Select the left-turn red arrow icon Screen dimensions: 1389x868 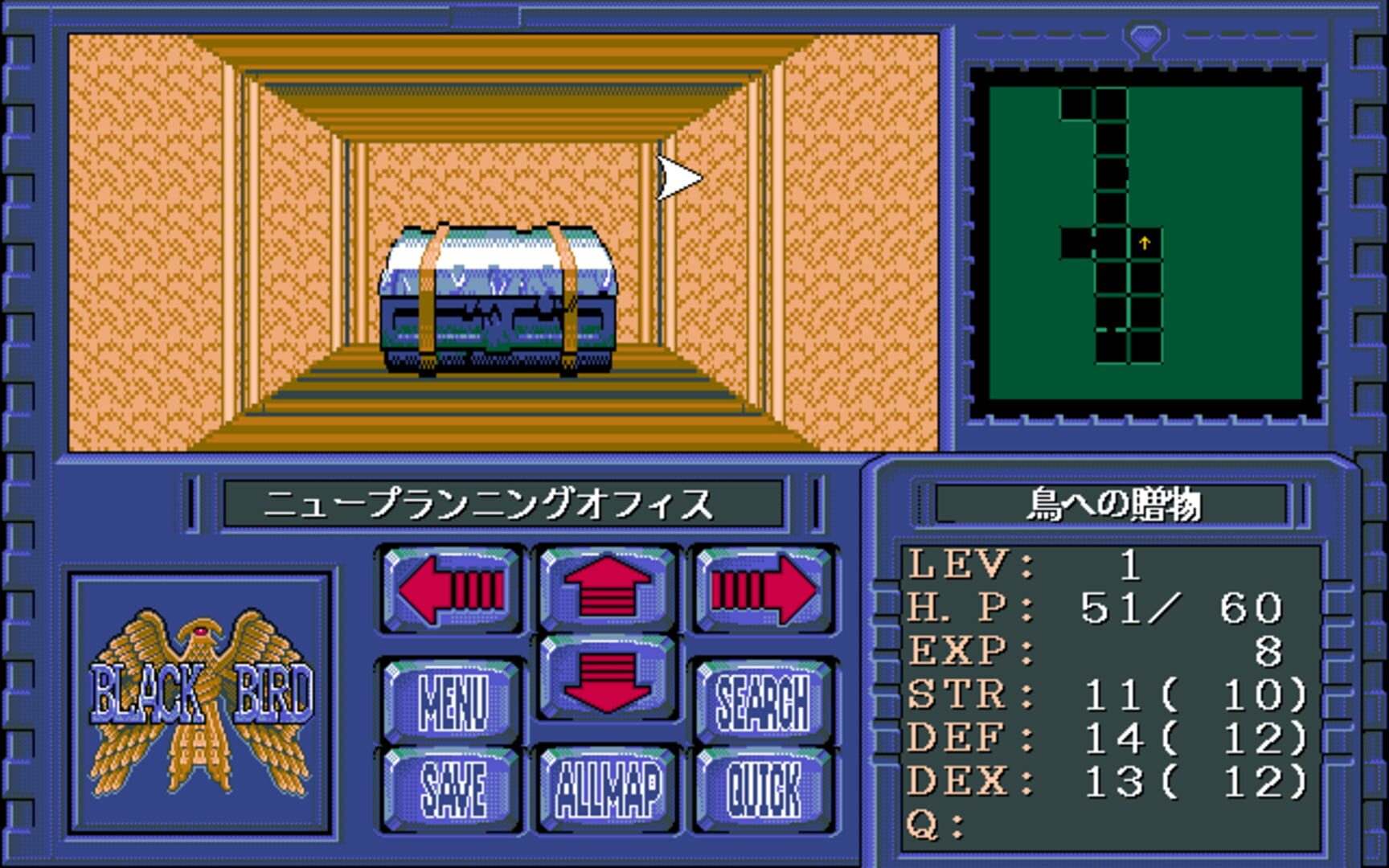(x=450, y=591)
